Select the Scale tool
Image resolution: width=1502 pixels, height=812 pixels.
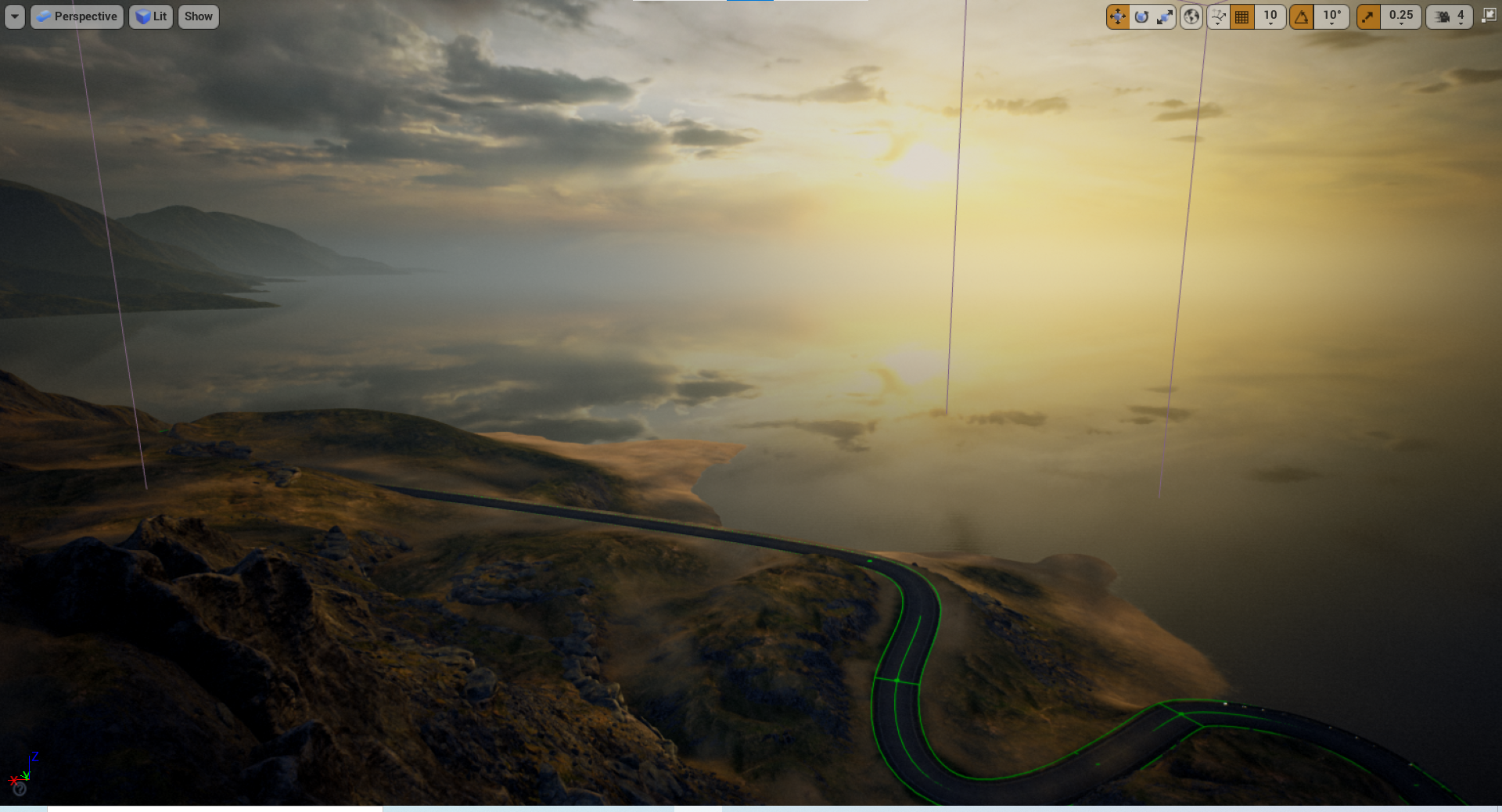coord(1166,16)
